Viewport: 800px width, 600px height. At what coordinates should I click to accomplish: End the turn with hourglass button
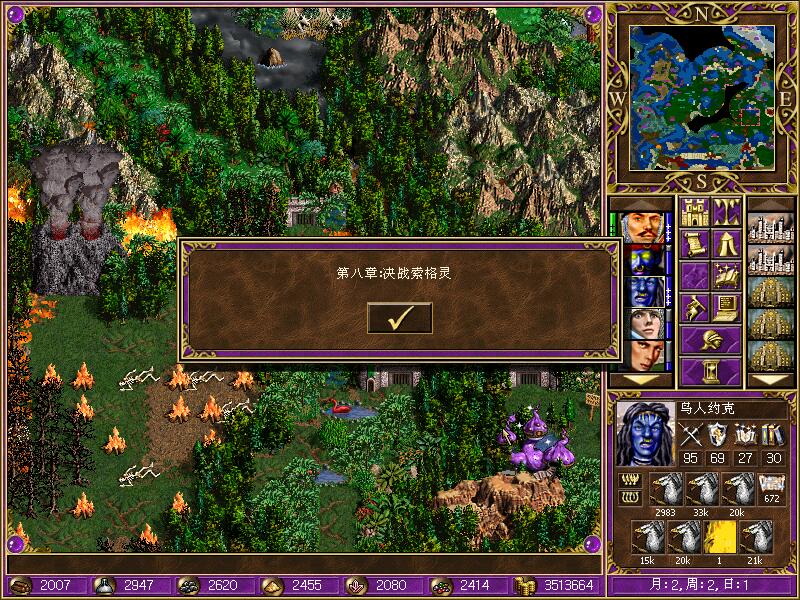point(711,370)
